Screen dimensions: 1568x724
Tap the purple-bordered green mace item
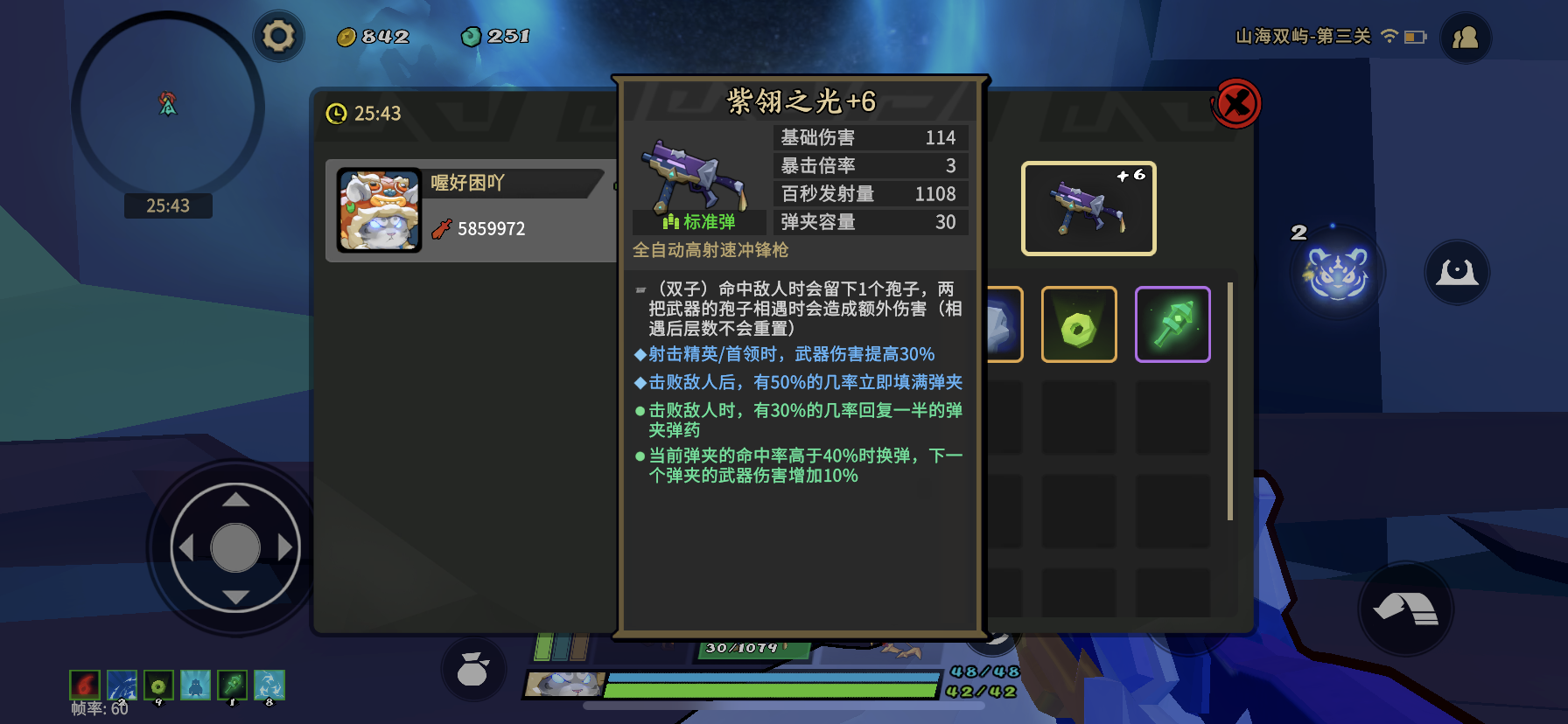click(x=1172, y=324)
